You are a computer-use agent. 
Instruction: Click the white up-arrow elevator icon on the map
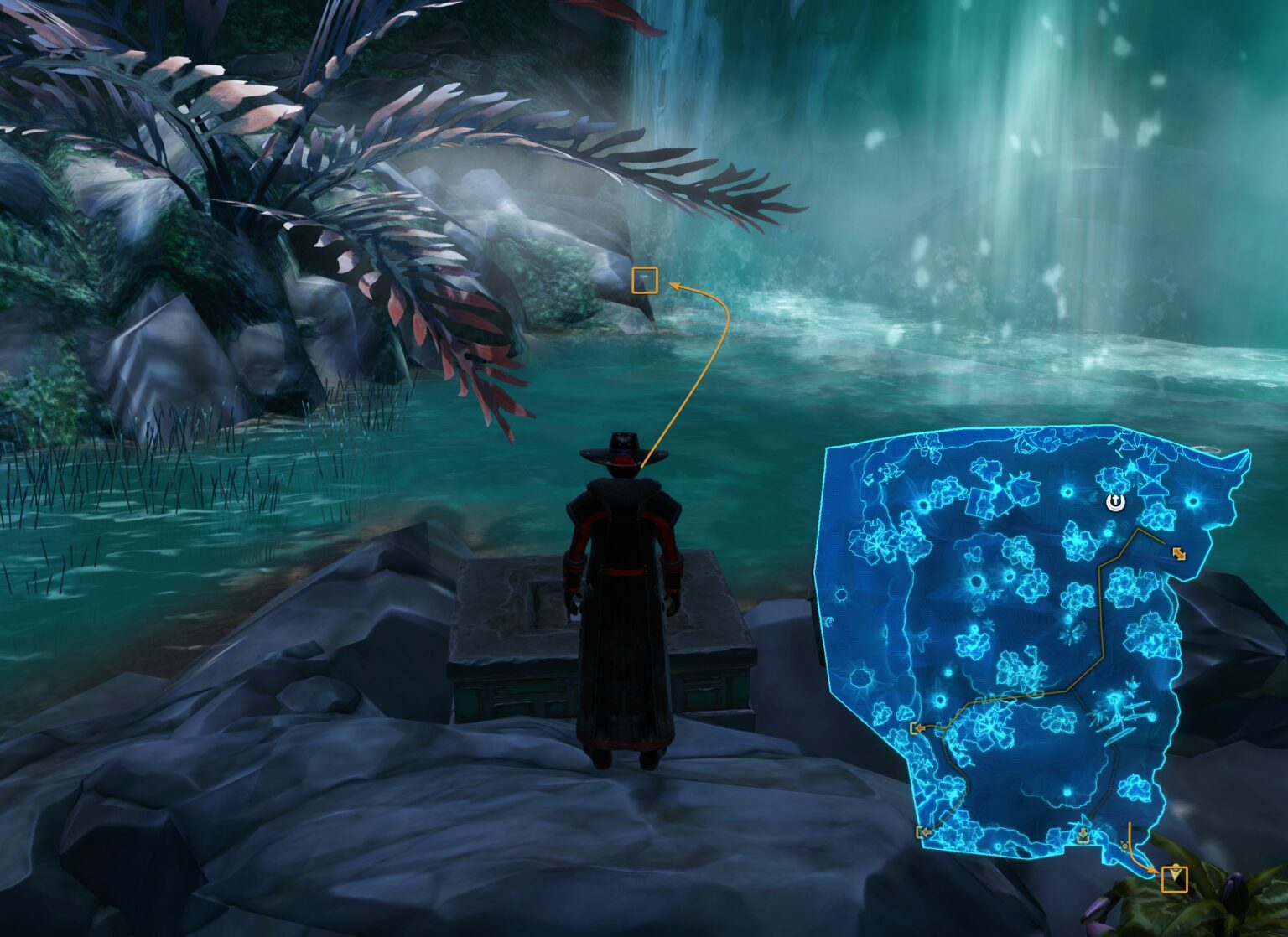click(x=1116, y=501)
